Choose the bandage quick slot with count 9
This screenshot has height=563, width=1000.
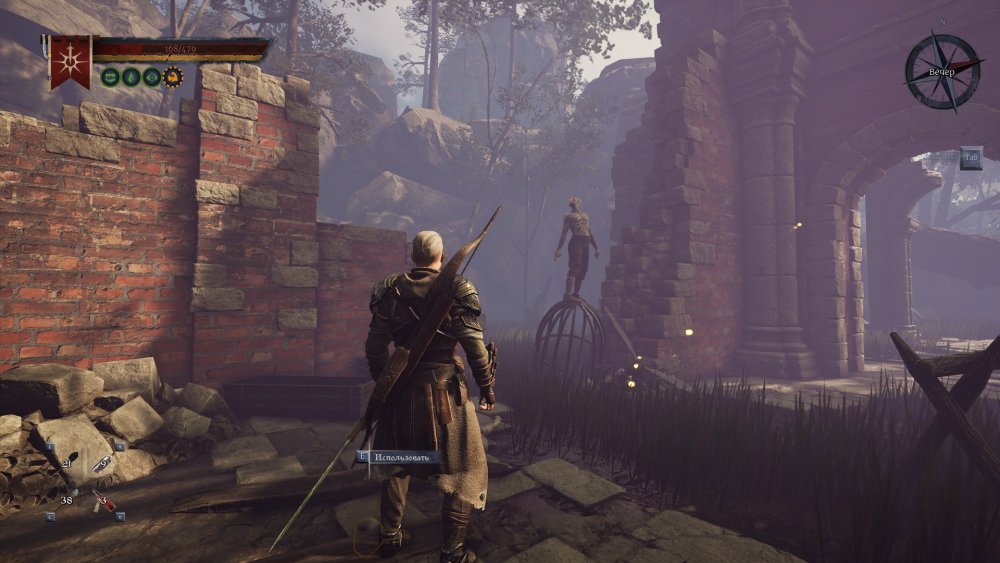pos(104,463)
